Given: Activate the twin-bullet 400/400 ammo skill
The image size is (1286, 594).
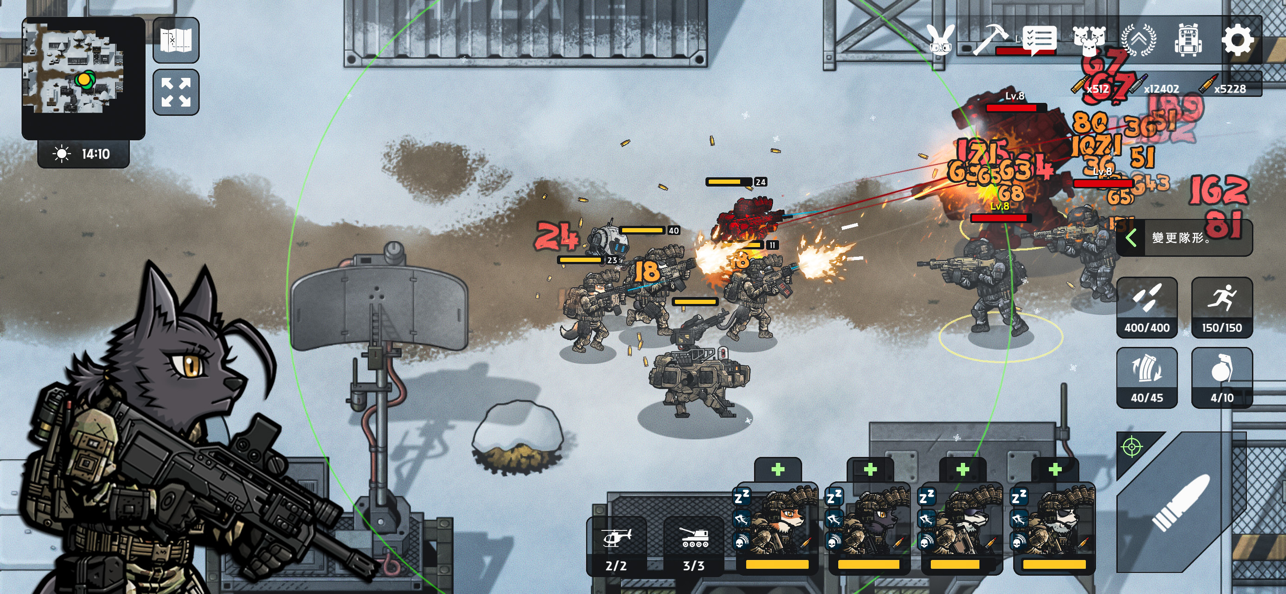Looking at the screenshot, I should click(x=1147, y=307).
